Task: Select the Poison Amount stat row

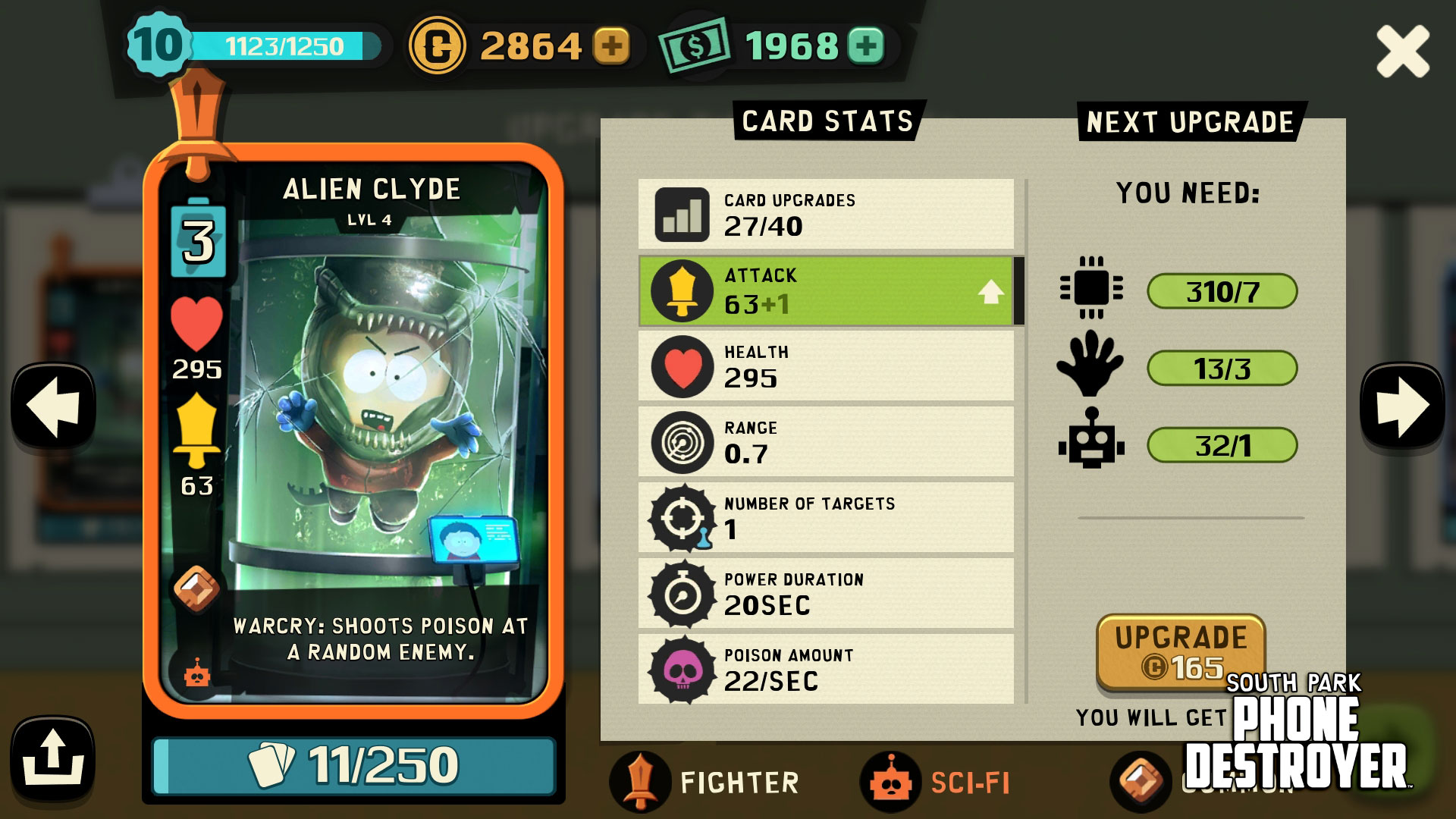Action: click(x=827, y=670)
